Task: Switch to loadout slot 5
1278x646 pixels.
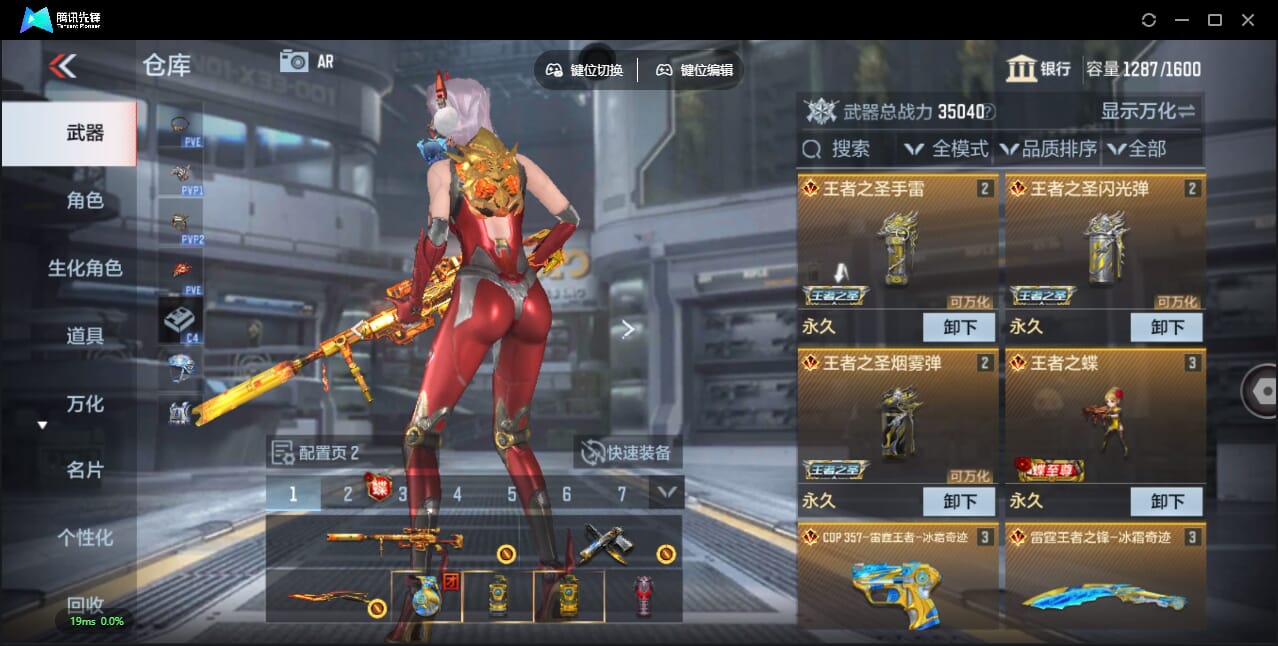Action: click(512, 494)
